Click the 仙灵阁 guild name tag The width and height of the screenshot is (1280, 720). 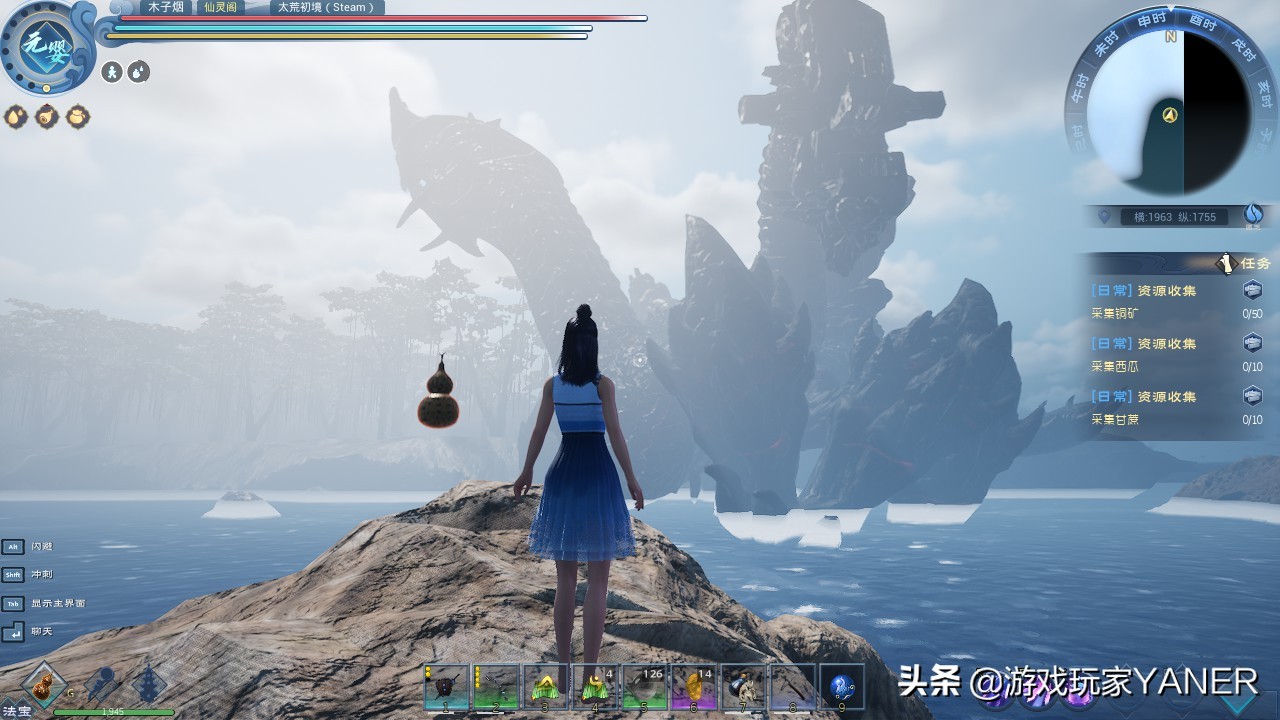tap(220, 7)
